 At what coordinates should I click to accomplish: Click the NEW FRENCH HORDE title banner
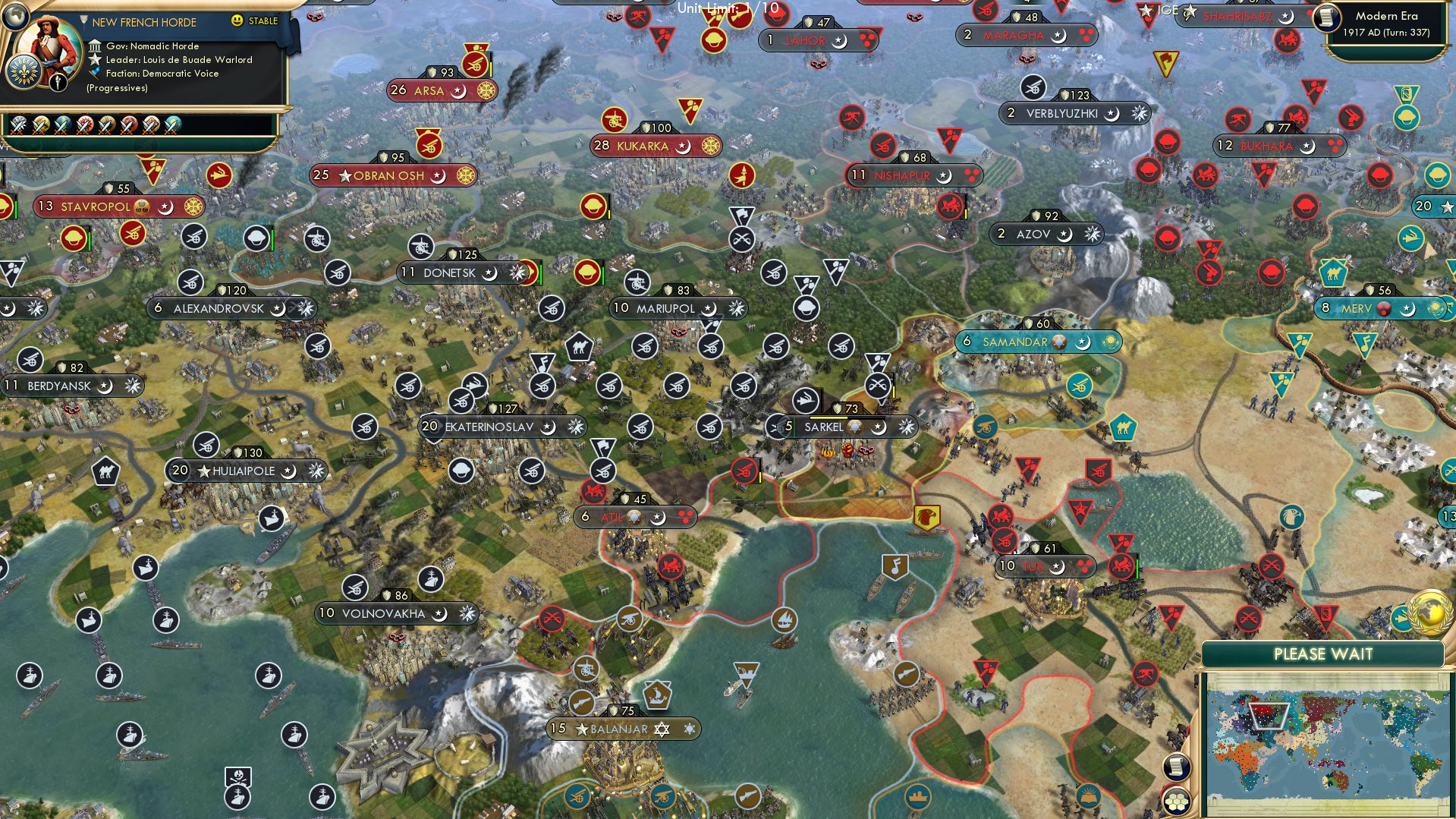[x=144, y=22]
